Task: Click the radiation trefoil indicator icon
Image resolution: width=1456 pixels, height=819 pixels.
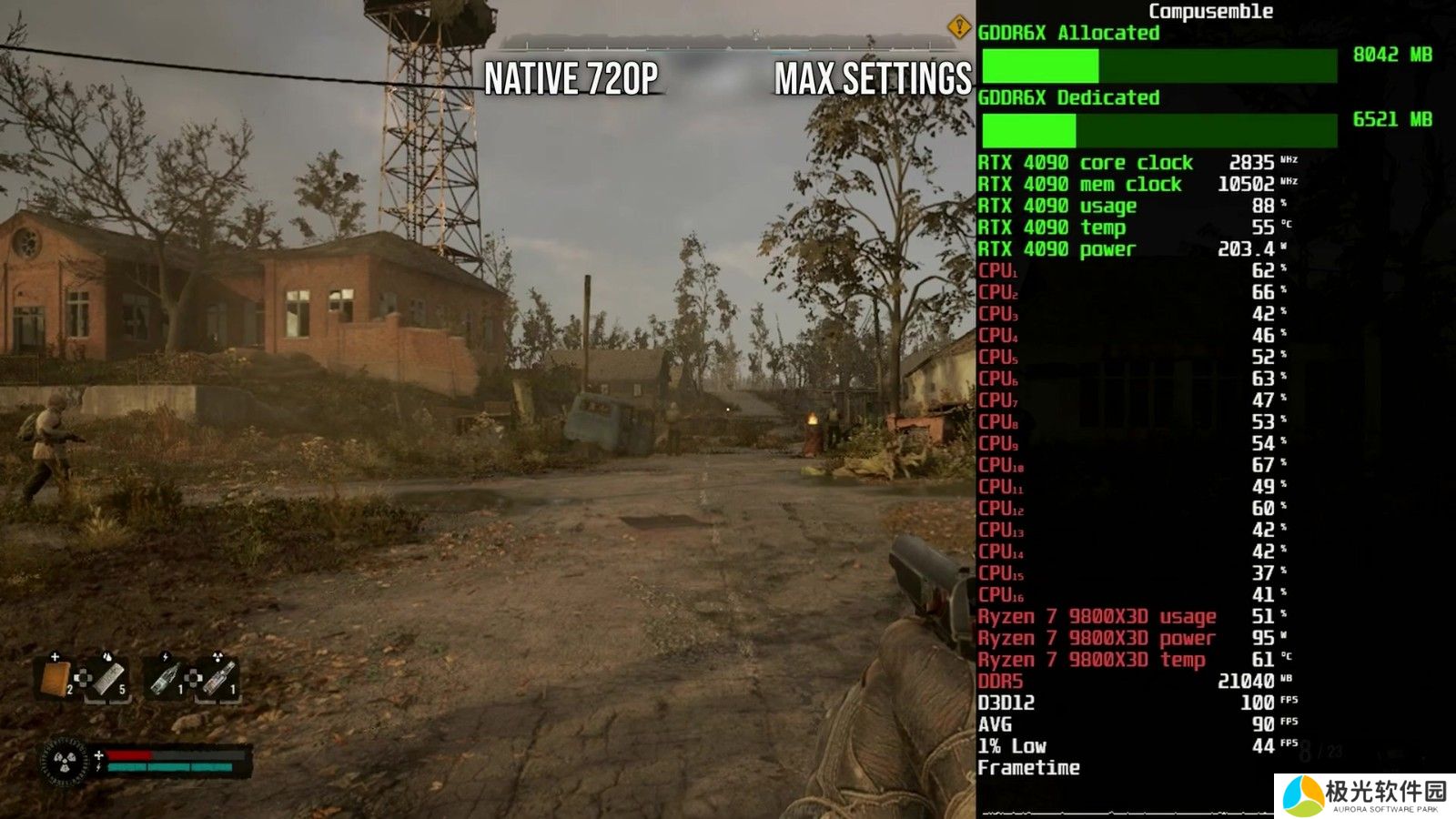Action: 64,761
